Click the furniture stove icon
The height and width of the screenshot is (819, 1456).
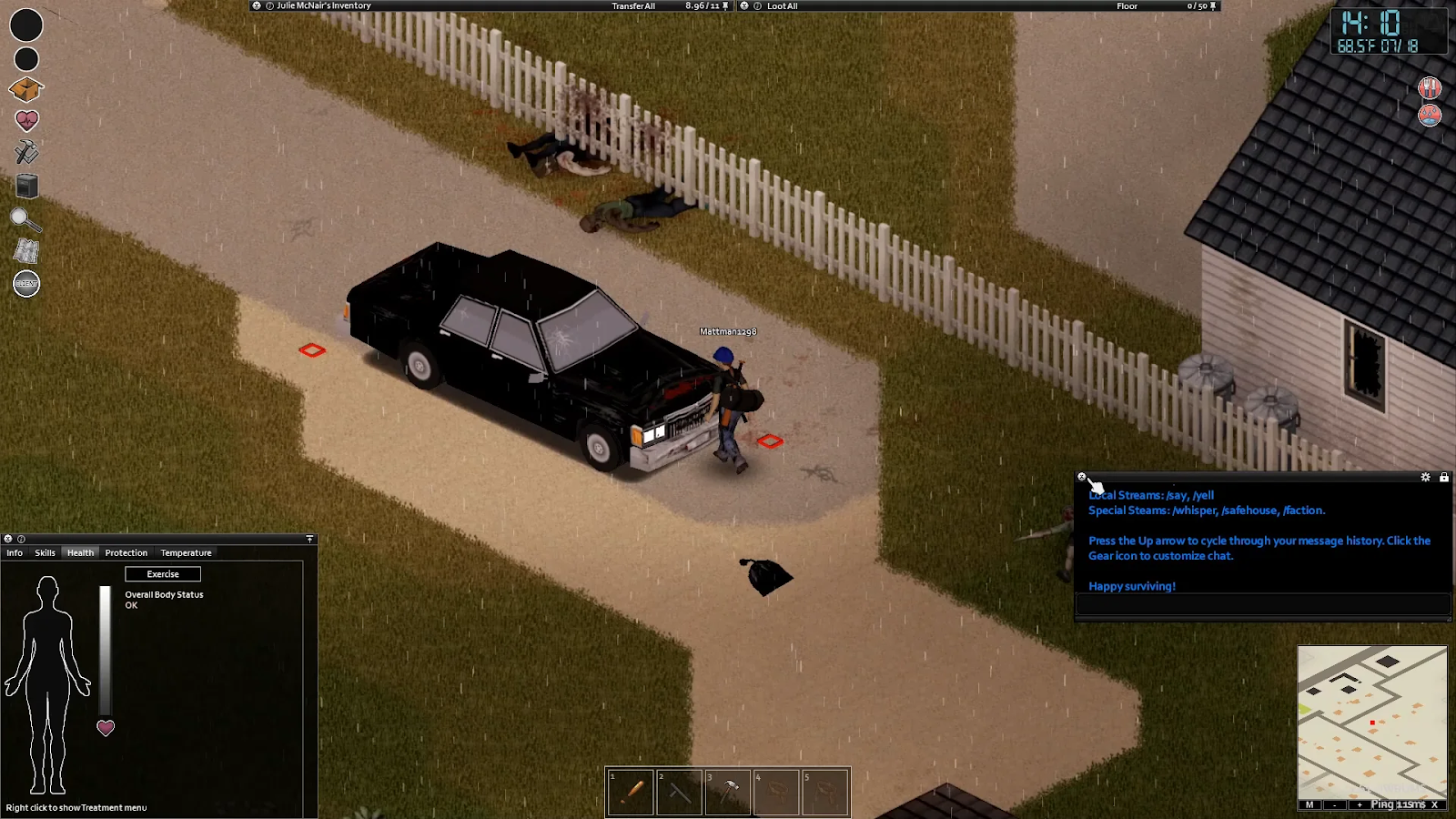coord(26,186)
